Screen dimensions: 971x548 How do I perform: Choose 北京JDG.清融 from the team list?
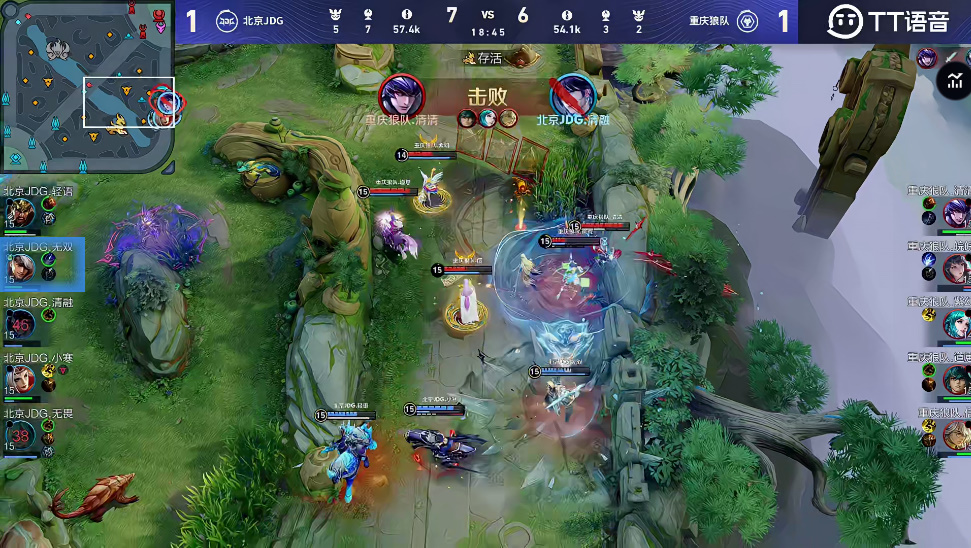pos(20,323)
